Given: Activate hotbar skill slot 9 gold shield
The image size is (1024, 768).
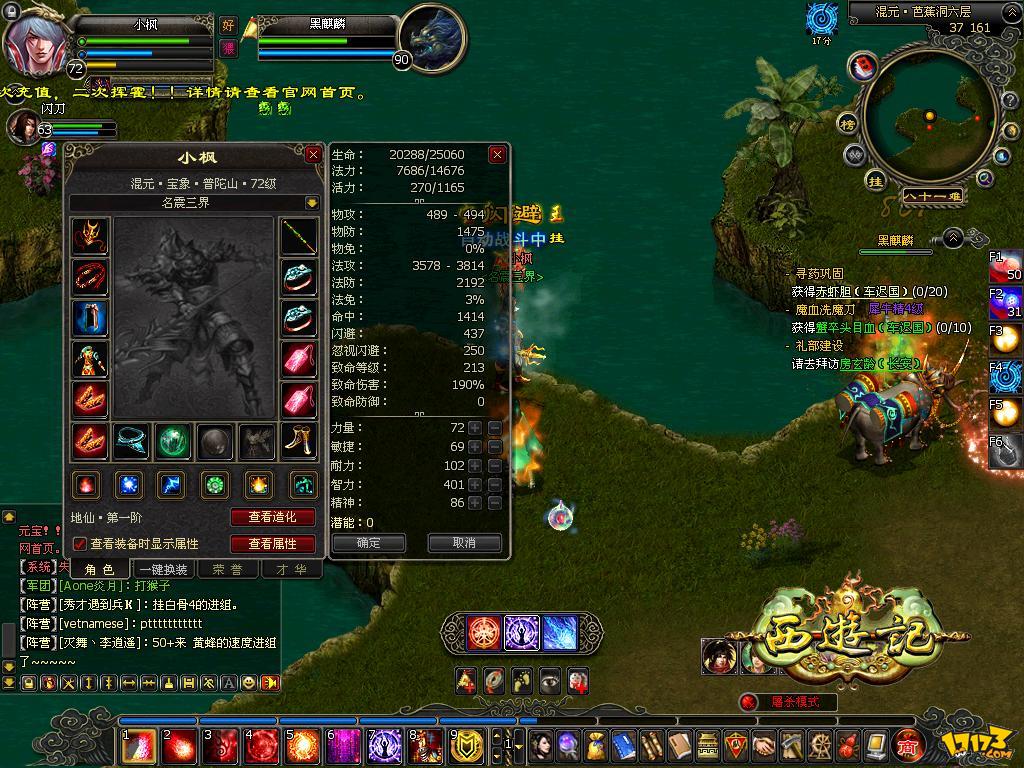Looking at the screenshot, I should [467, 745].
